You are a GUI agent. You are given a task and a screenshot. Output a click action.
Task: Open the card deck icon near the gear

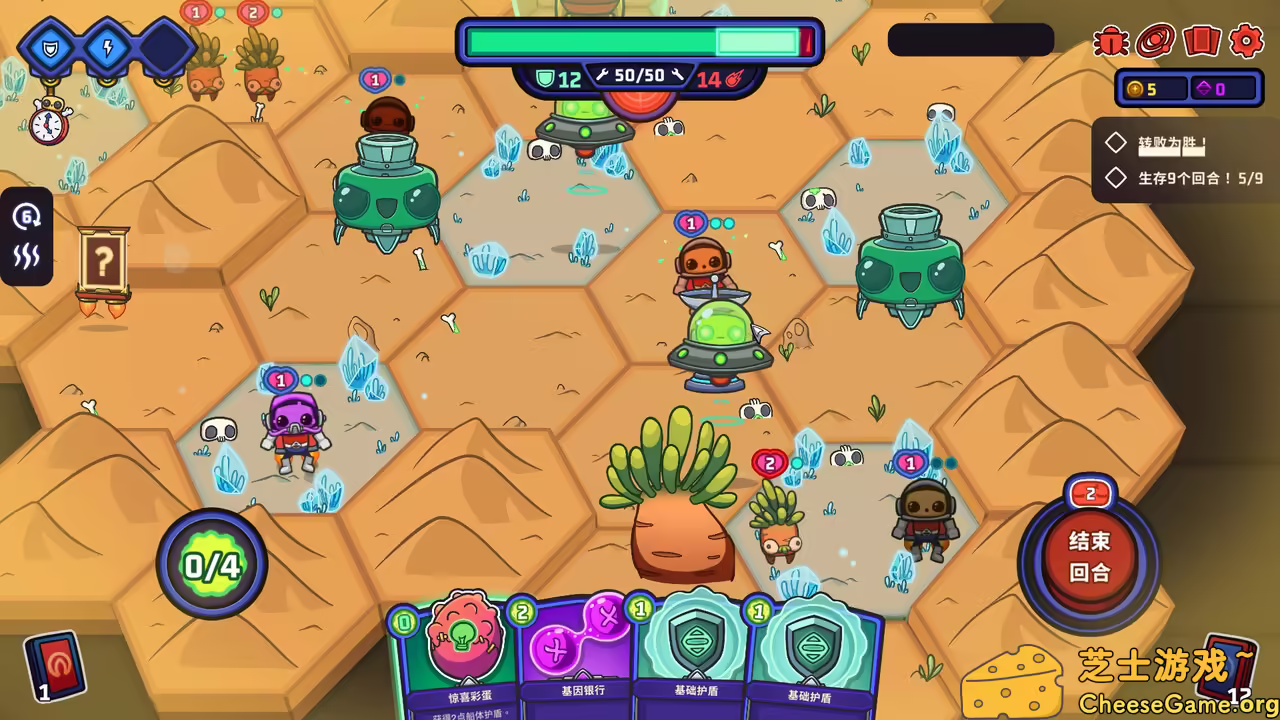pyautogui.click(x=1201, y=42)
